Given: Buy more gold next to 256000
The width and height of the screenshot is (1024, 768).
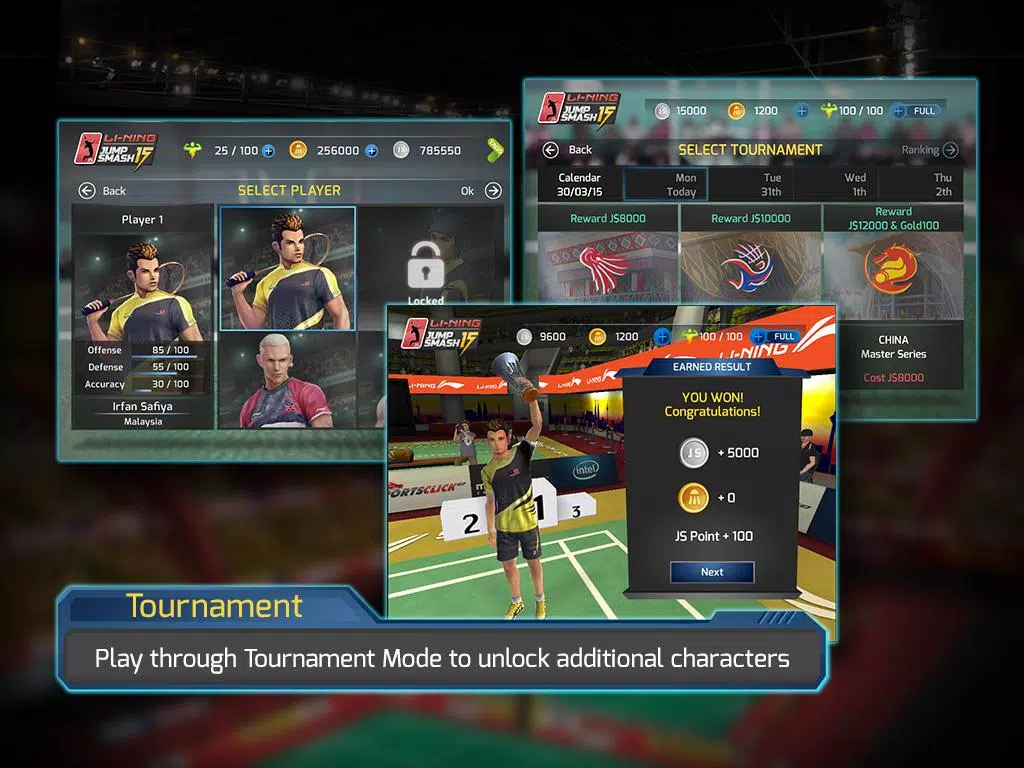Looking at the screenshot, I should [371, 151].
